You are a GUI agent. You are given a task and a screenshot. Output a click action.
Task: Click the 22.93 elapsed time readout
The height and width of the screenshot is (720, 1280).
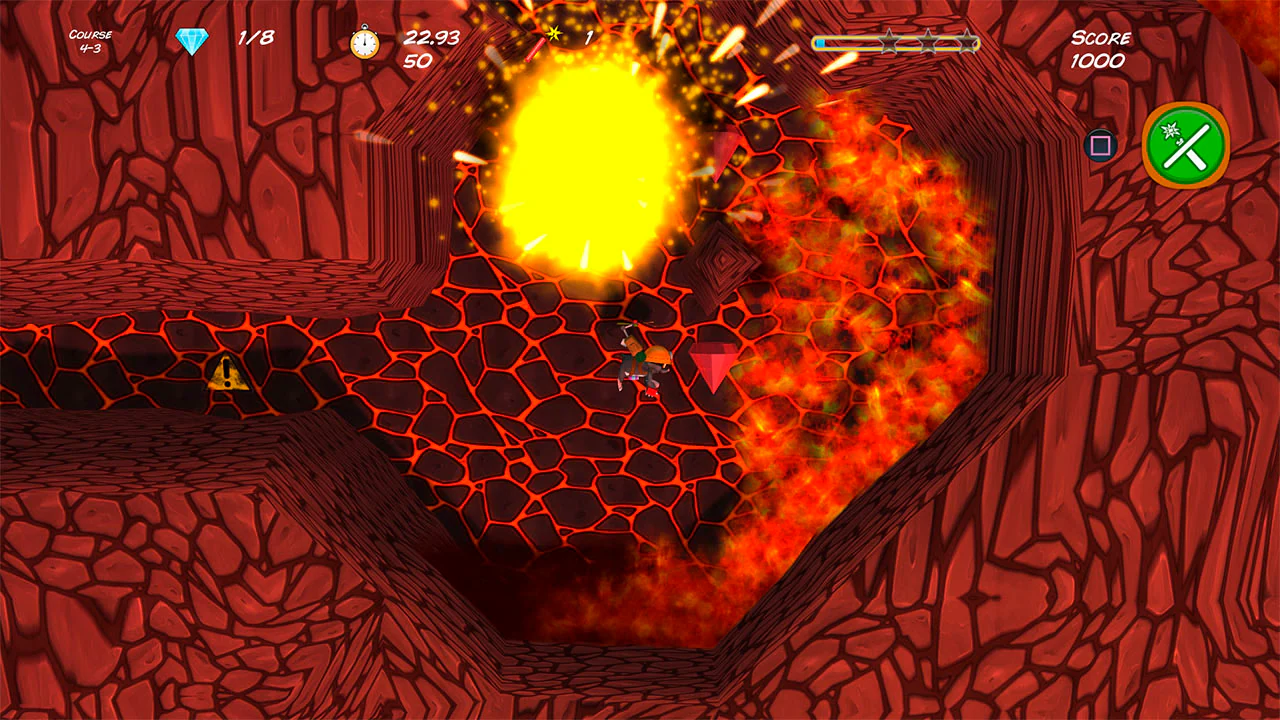[x=430, y=38]
